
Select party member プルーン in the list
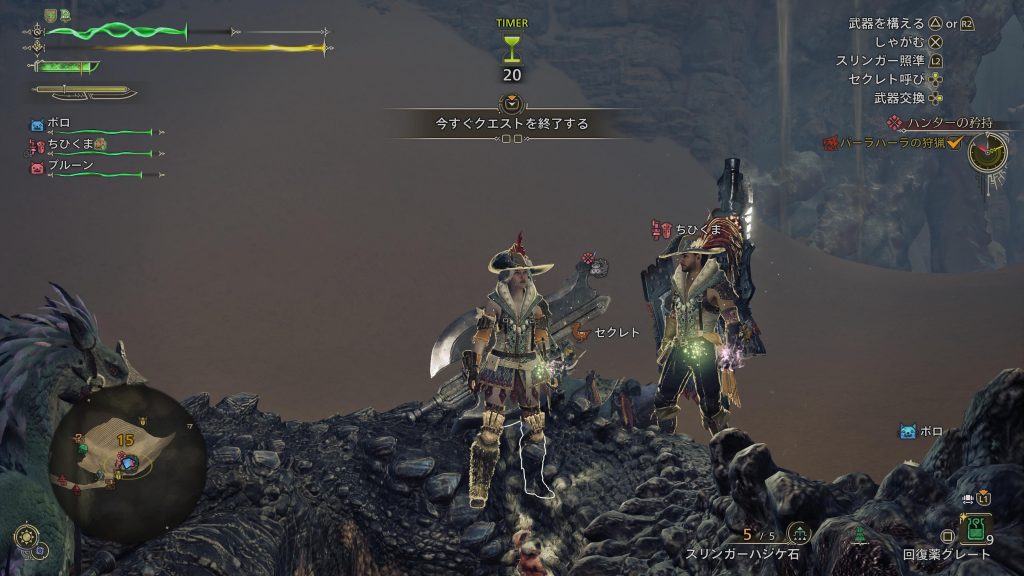(68, 166)
